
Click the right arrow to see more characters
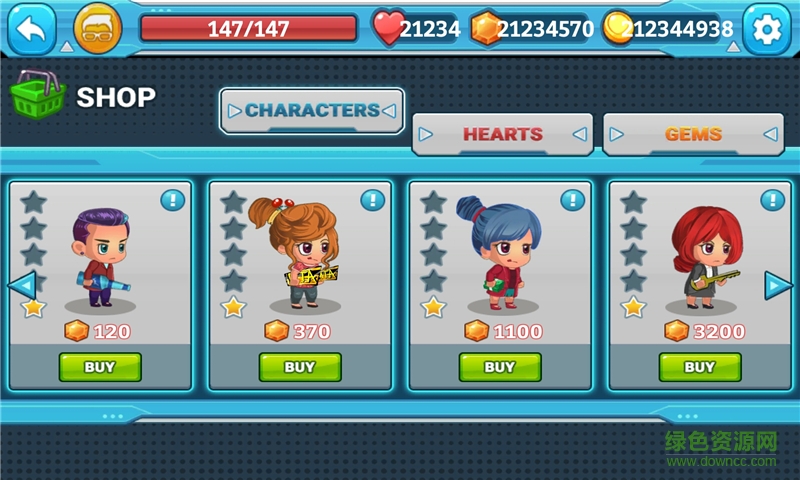click(x=778, y=285)
